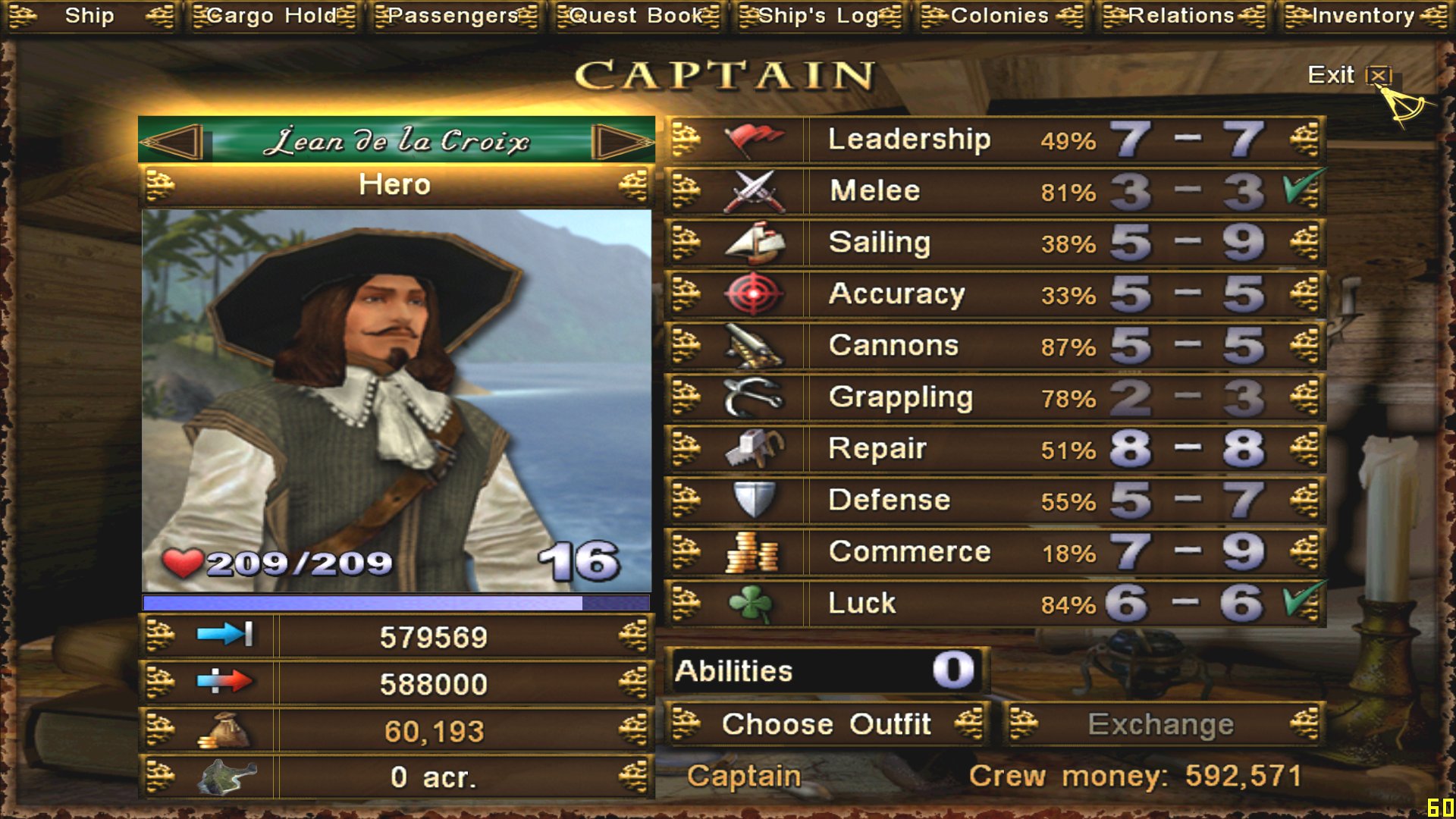This screenshot has height=819, width=1456.
Task: Click the Exchange button
Action: tap(1162, 724)
